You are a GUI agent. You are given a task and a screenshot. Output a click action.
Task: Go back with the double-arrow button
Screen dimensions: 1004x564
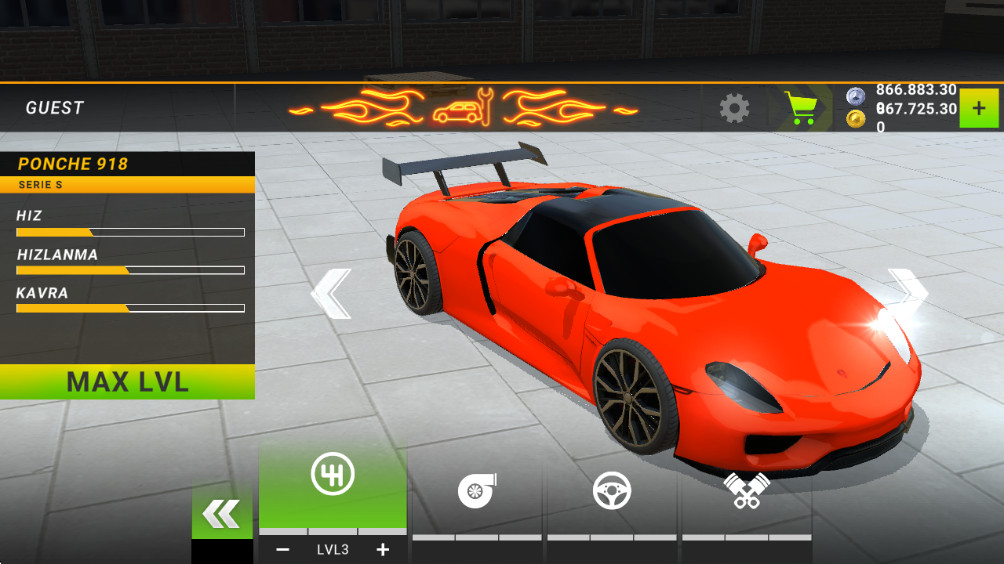pyautogui.click(x=221, y=514)
